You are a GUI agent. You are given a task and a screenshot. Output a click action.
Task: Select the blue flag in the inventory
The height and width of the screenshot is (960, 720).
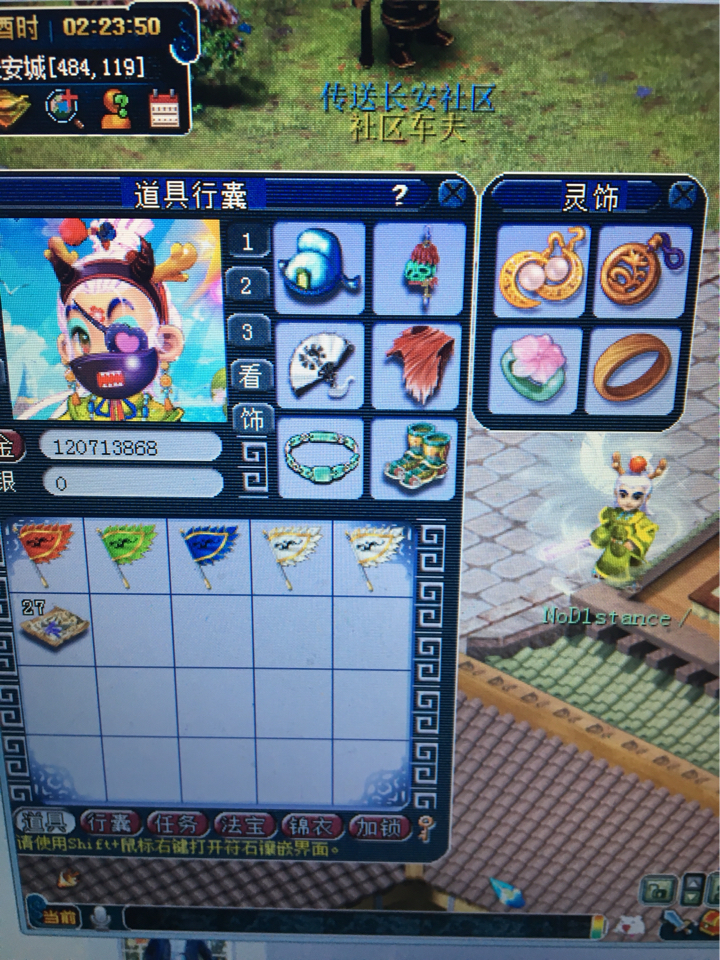[208, 552]
